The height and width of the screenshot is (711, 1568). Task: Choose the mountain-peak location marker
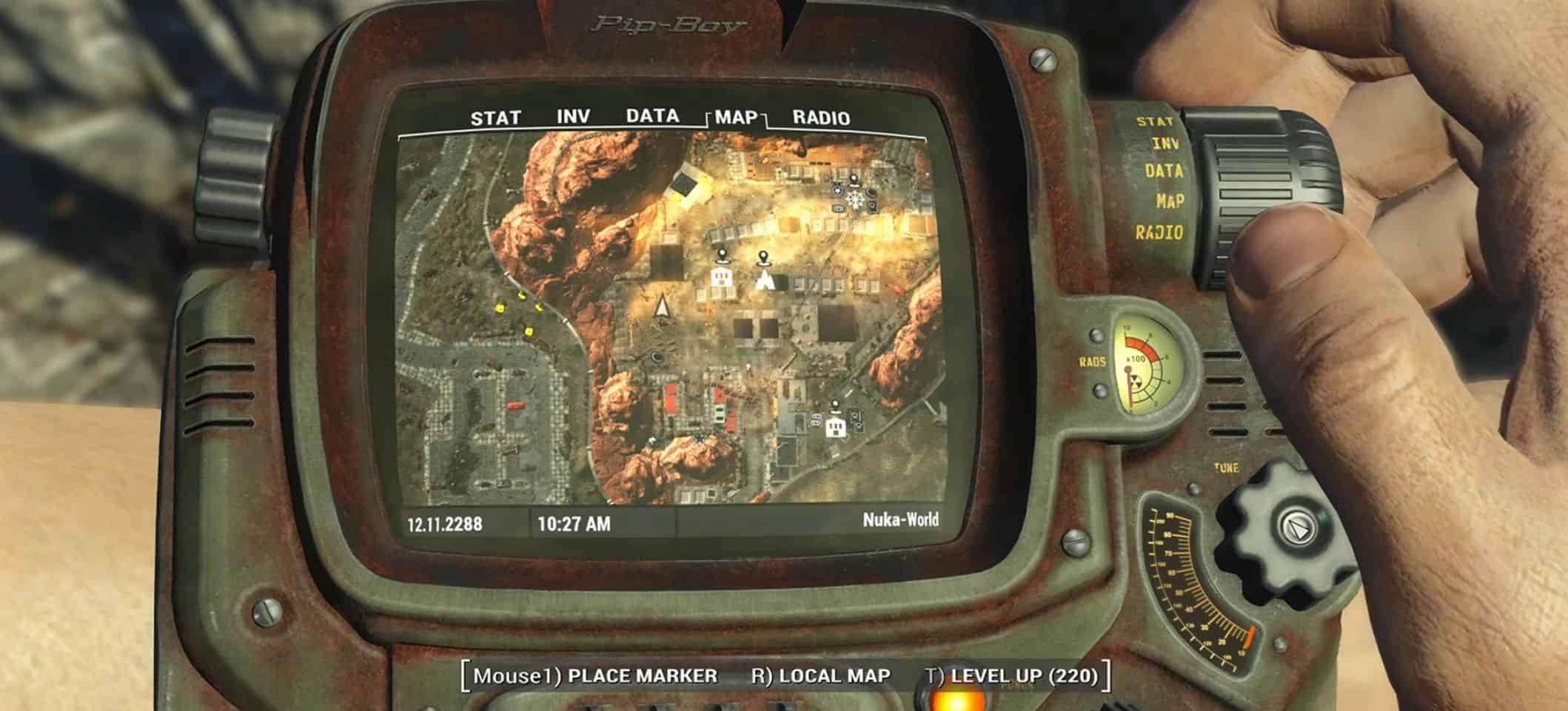[x=764, y=280]
